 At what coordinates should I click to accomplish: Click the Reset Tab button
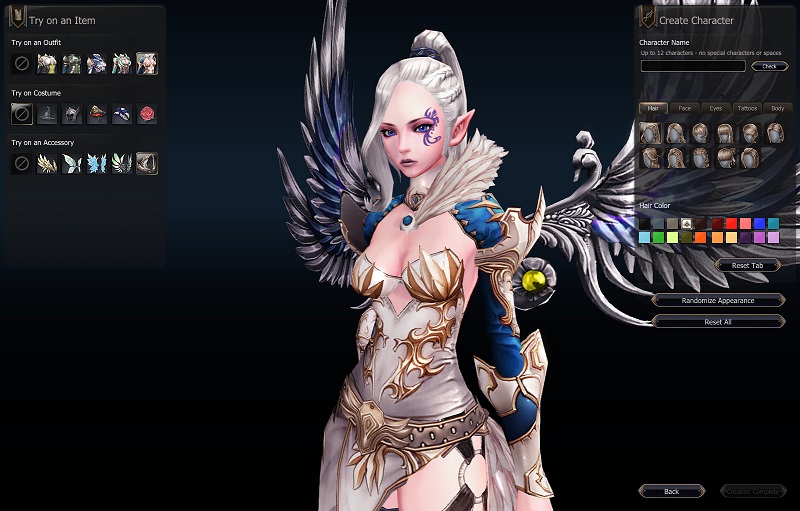click(747, 265)
